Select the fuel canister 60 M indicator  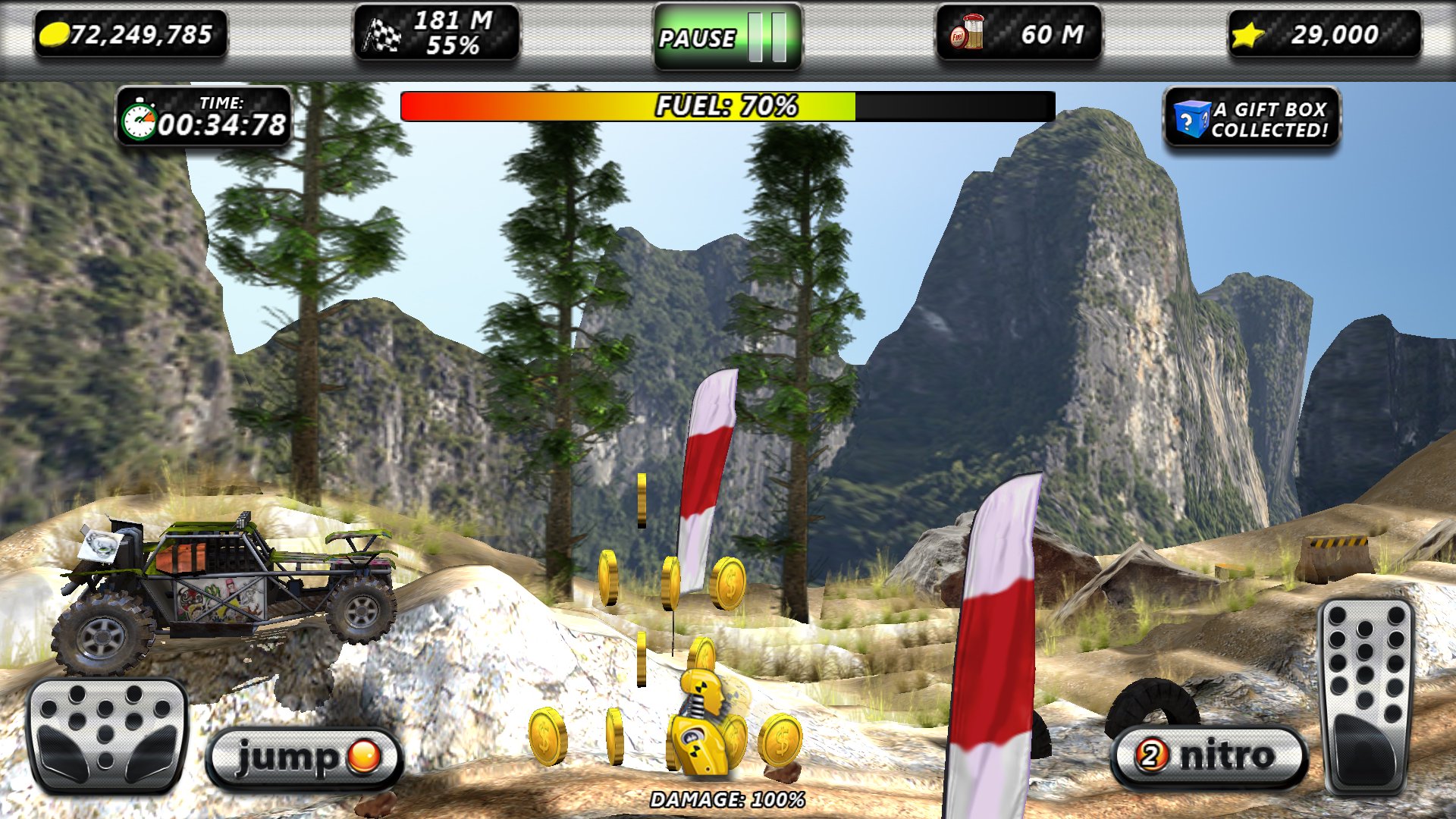coord(1020,33)
